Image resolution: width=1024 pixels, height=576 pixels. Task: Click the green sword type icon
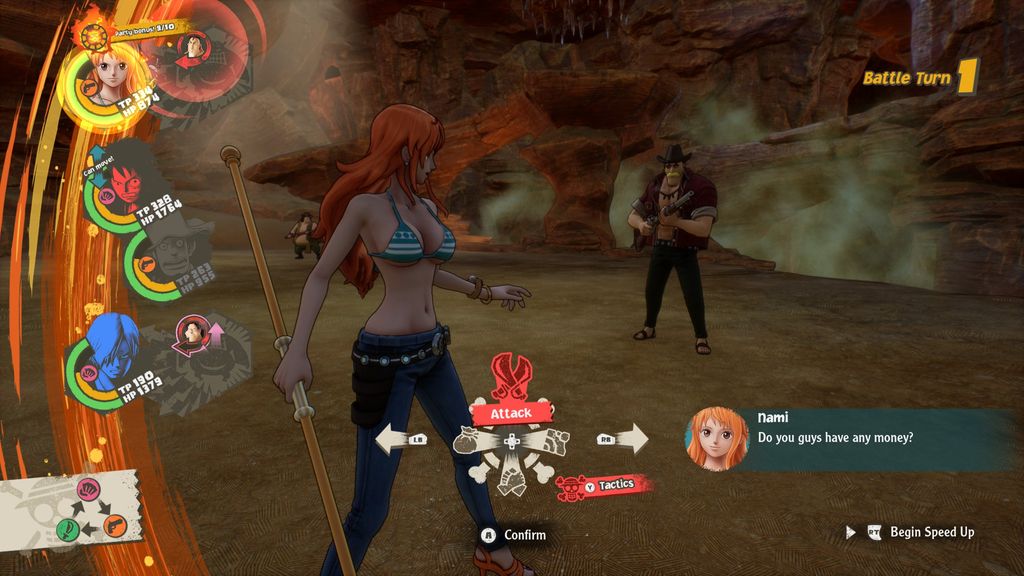tap(66, 528)
